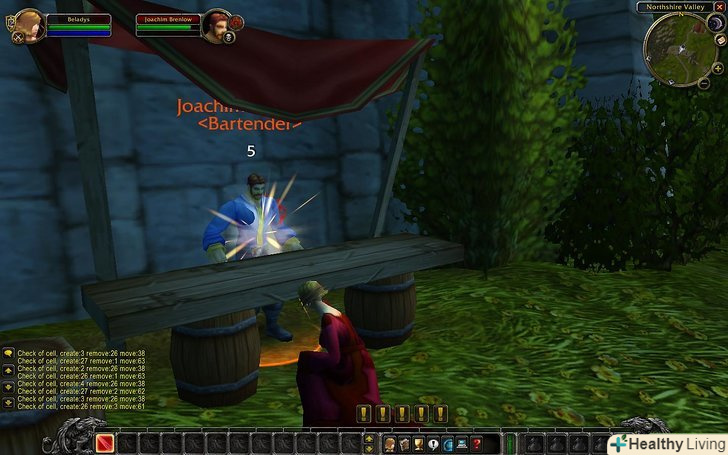This screenshot has width=728, height=455.
Task: Click the Beladys player portrait
Action: [x=28, y=25]
